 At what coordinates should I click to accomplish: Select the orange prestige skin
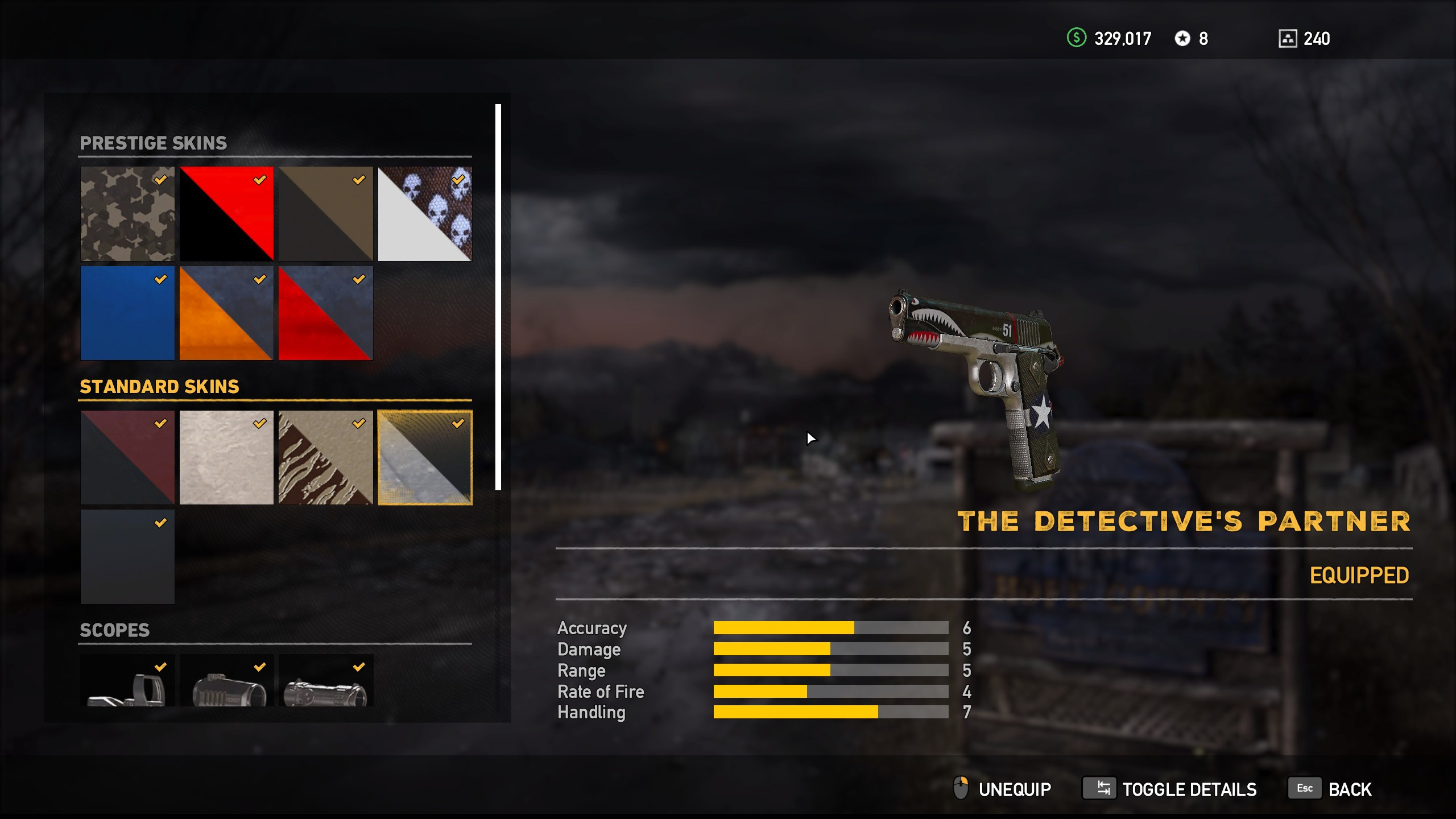tap(226, 313)
